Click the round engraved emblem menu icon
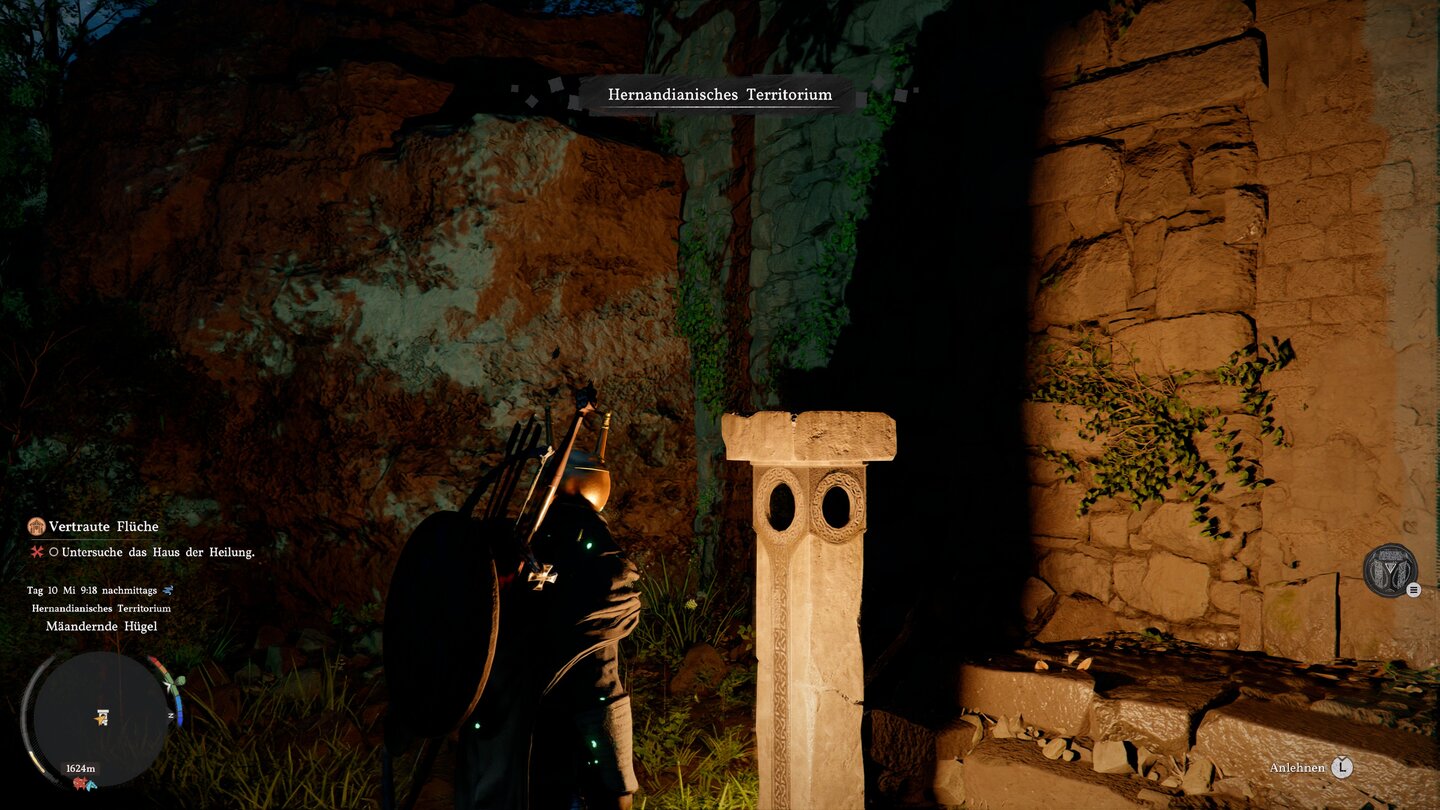The width and height of the screenshot is (1440, 810). pyautogui.click(x=1390, y=571)
